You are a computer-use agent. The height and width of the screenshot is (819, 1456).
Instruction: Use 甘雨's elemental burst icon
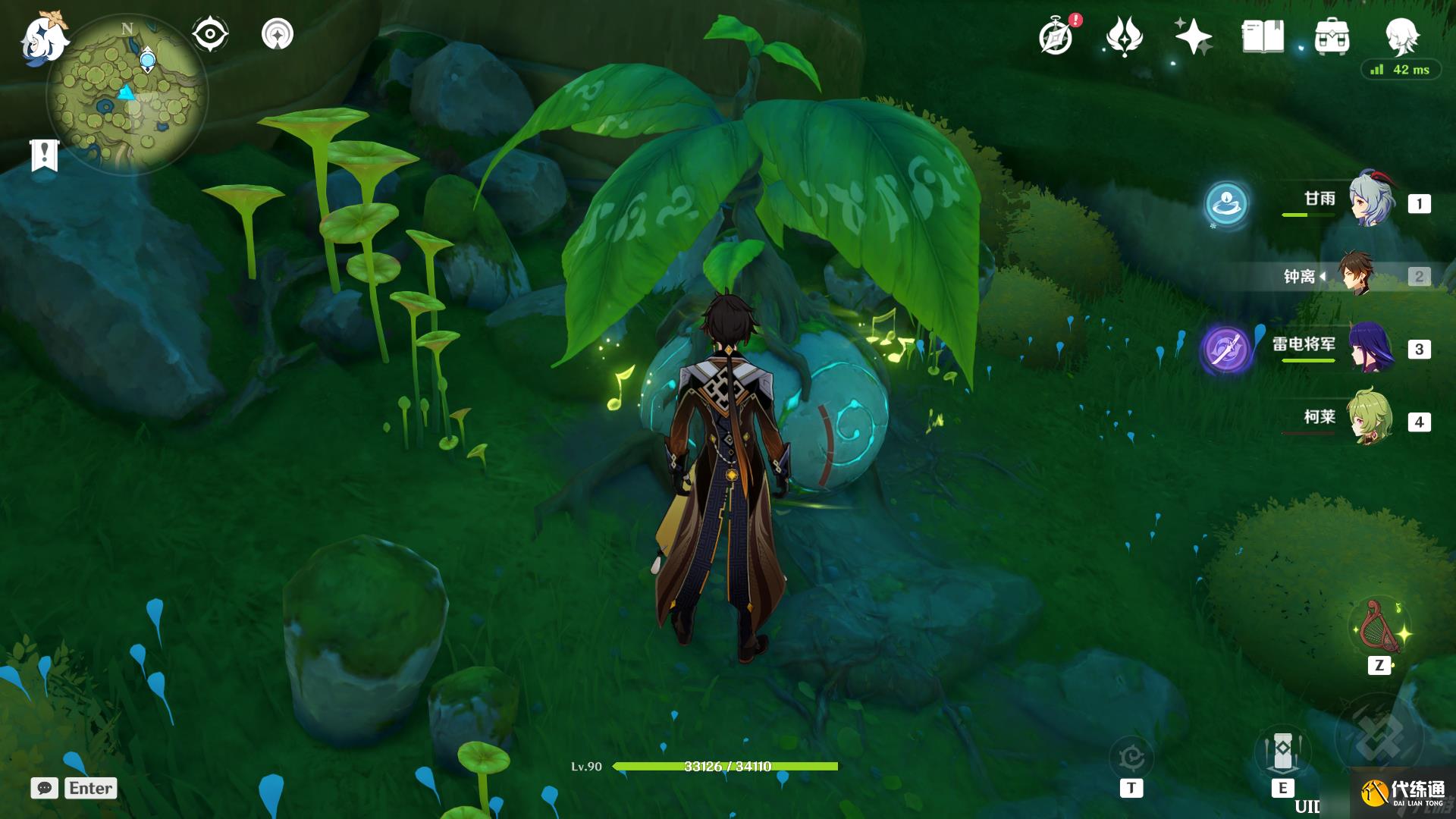click(1226, 203)
